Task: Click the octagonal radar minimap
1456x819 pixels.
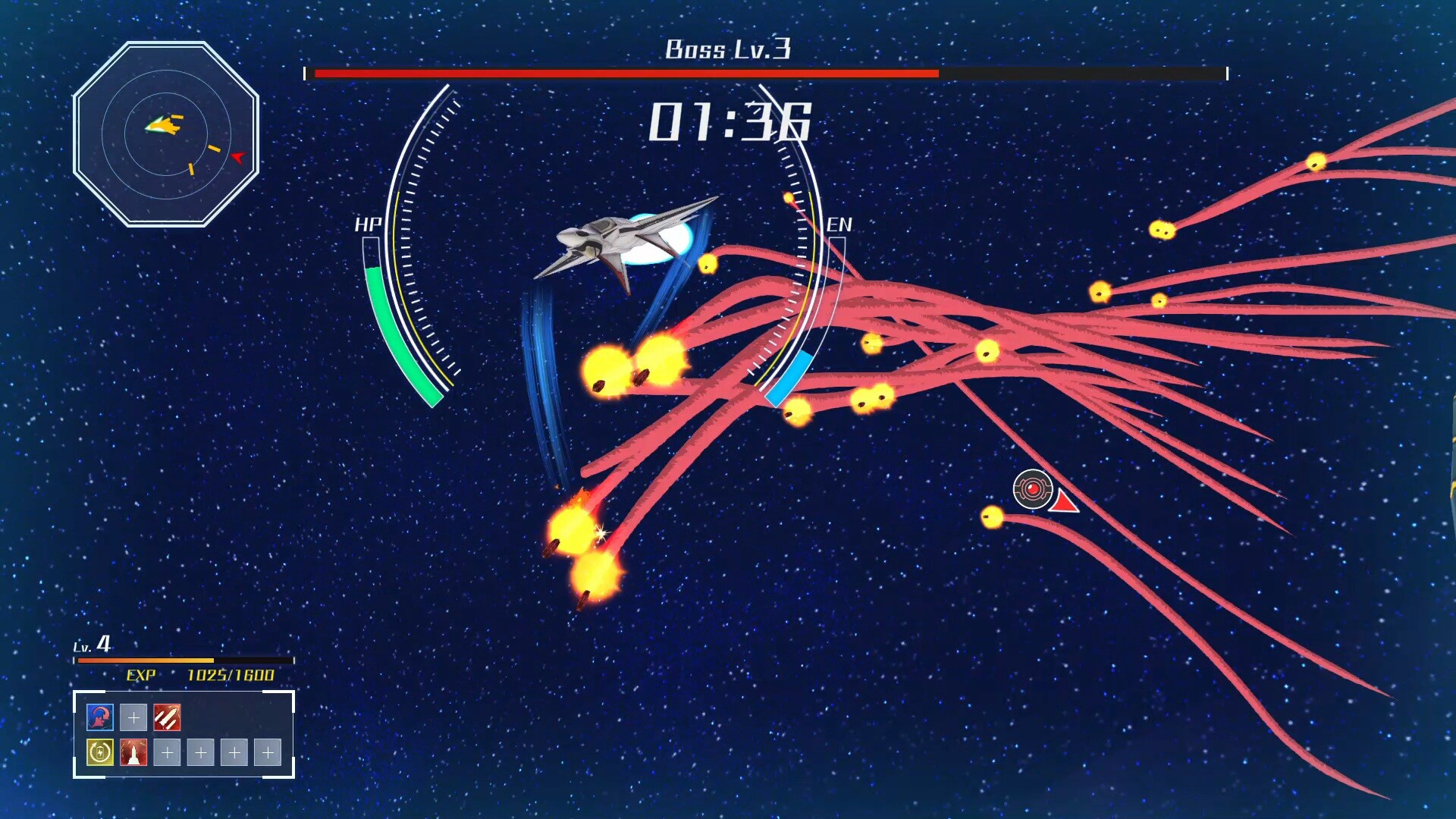Action: [x=166, y=134]
